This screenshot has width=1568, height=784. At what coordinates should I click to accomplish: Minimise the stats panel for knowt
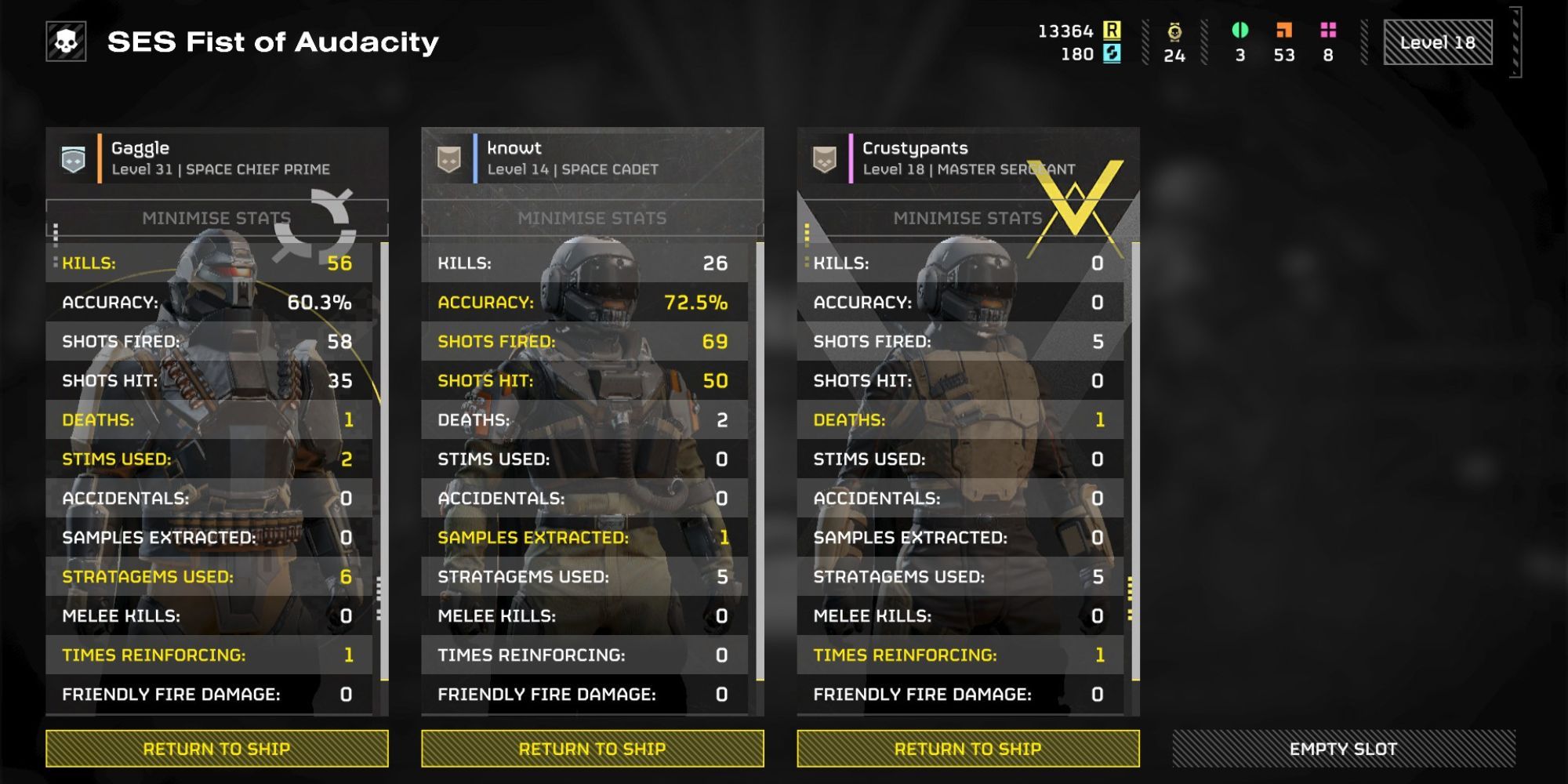point(592,219)
